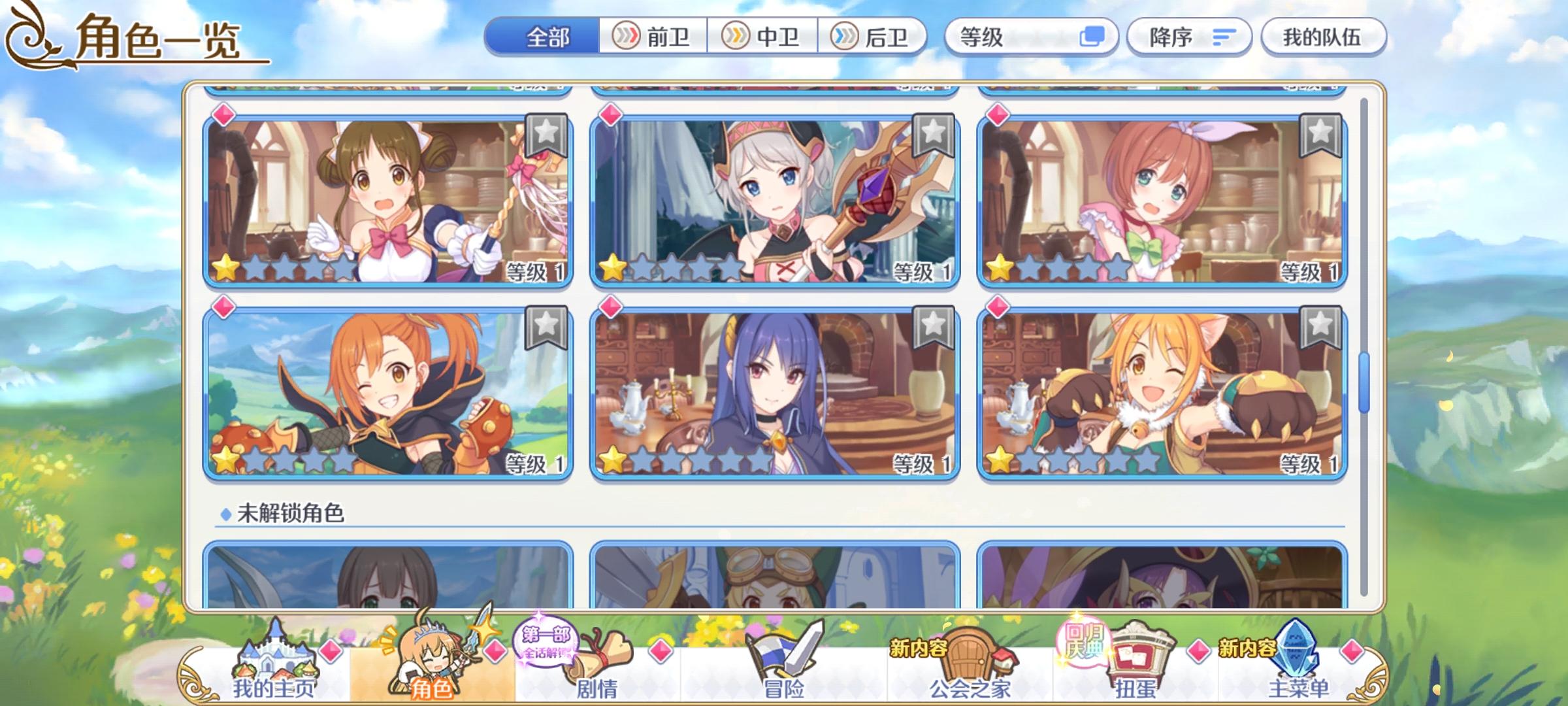1568x706 pixels.
Task: Select the 全部 filter button
Action: point(546,37)
